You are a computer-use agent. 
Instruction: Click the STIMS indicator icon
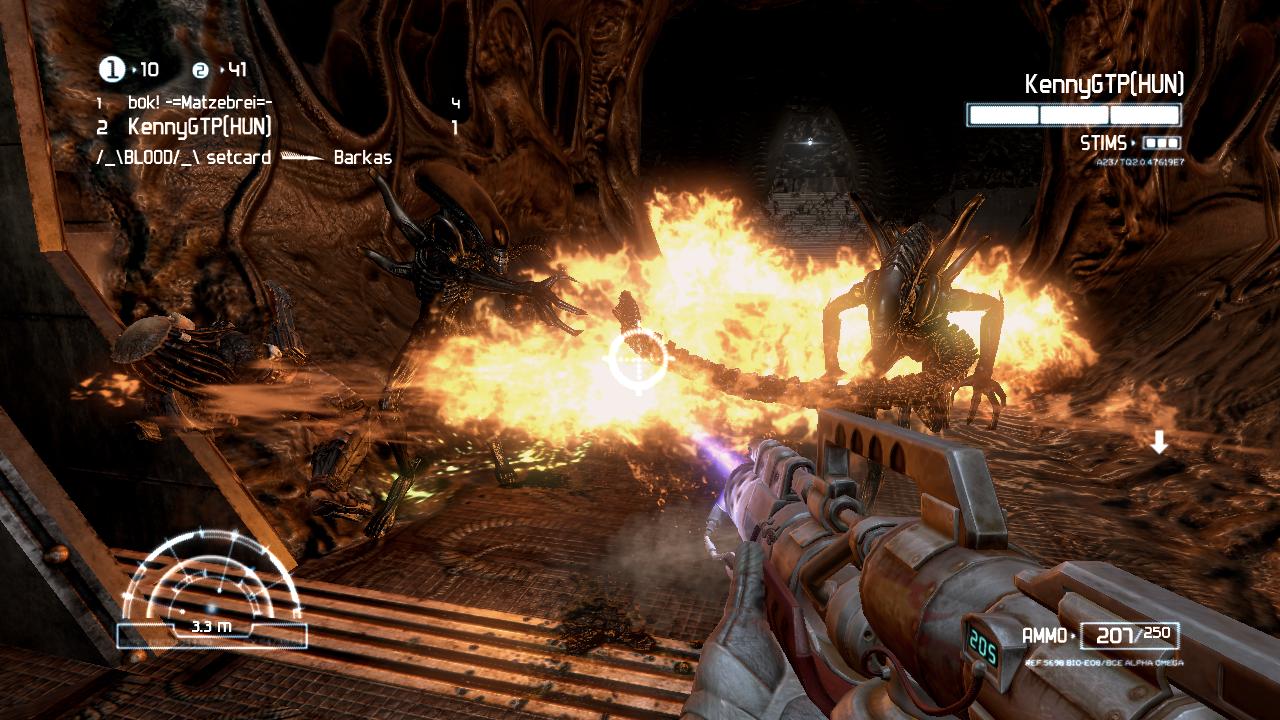pos(1161,143)
